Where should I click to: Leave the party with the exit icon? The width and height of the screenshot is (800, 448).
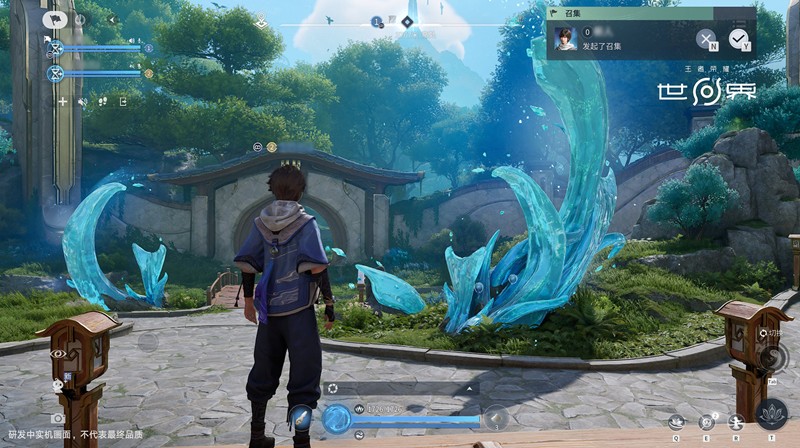[x=122, y=101]
